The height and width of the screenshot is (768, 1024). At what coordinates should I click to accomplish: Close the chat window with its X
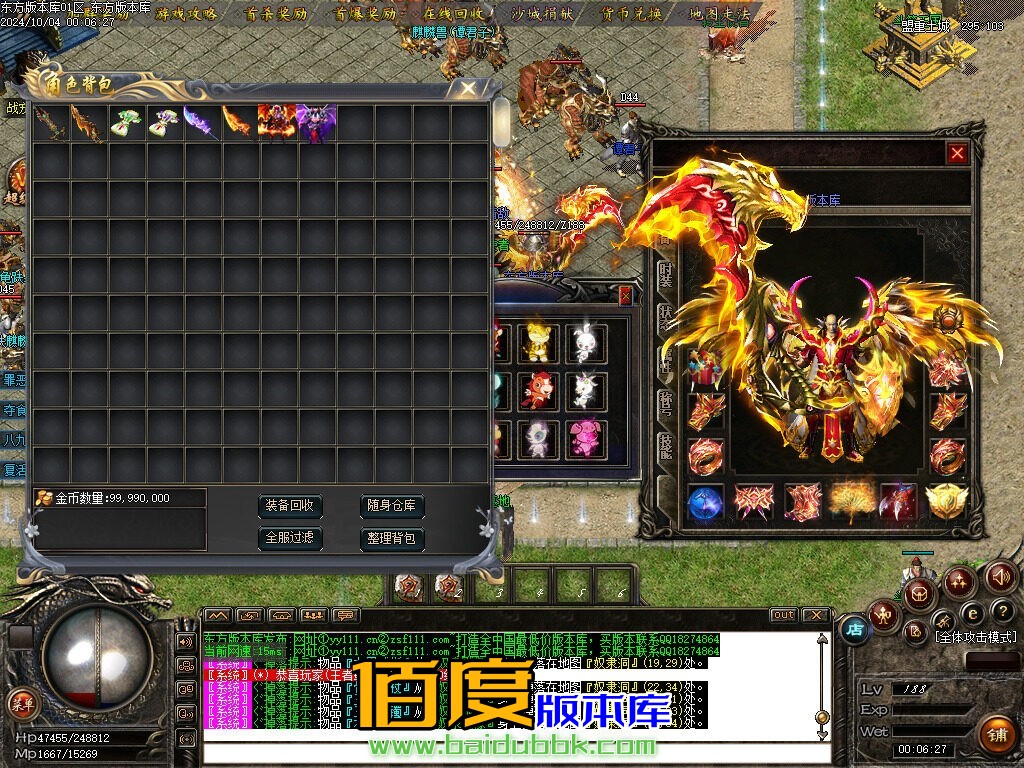tap(815, 615)
